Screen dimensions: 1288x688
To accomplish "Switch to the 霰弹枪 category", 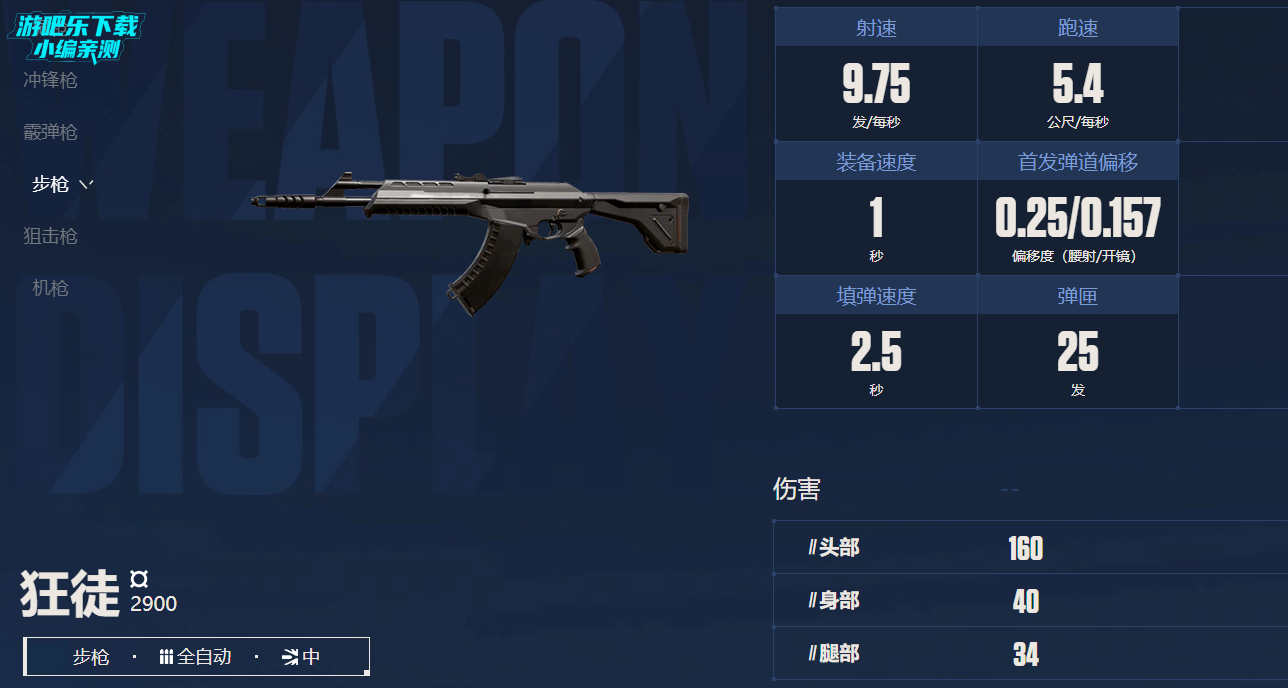I will pyautogui.click(x=50, y=132).
